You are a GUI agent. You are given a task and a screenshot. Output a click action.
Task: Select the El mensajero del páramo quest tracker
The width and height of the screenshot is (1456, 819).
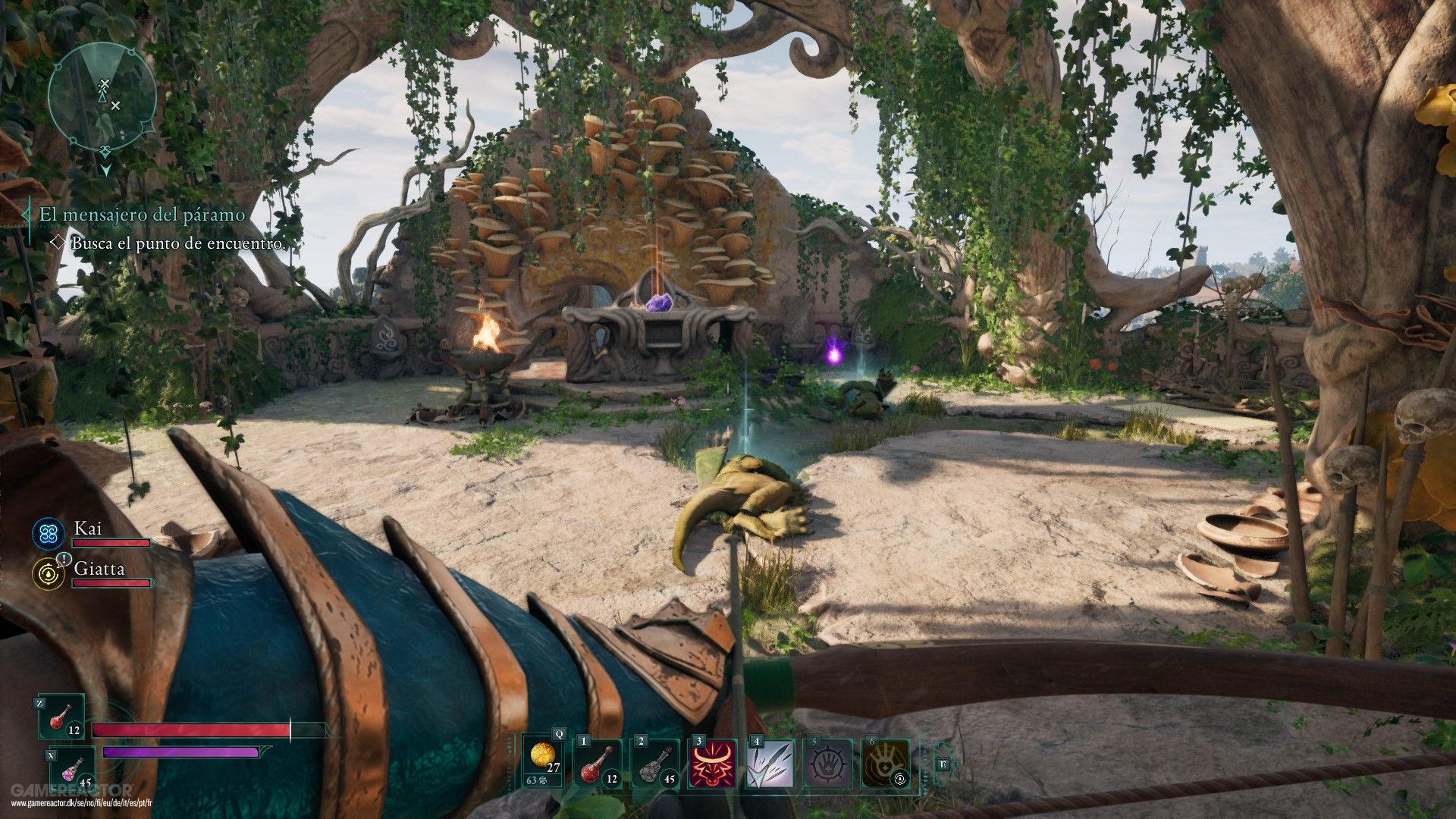tap(142, 215)
